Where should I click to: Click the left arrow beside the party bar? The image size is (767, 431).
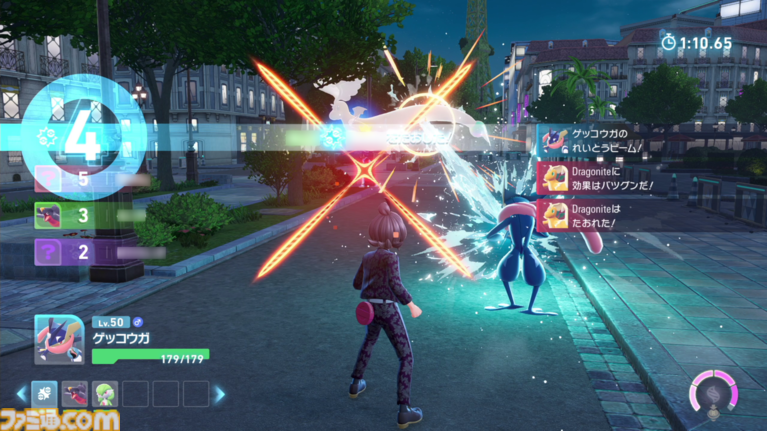pos(19,394)
